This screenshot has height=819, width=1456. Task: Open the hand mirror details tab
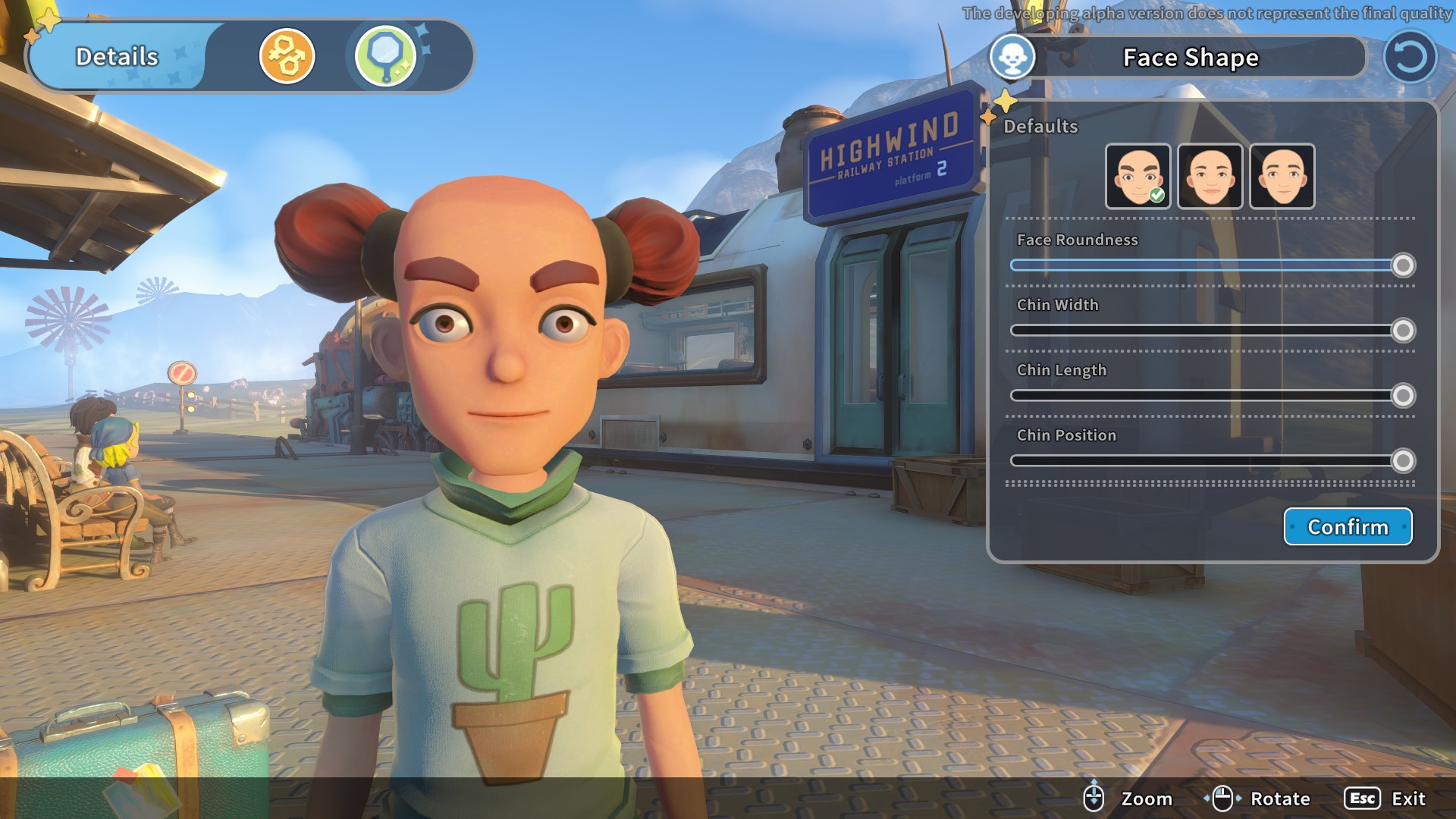point(385,56)
